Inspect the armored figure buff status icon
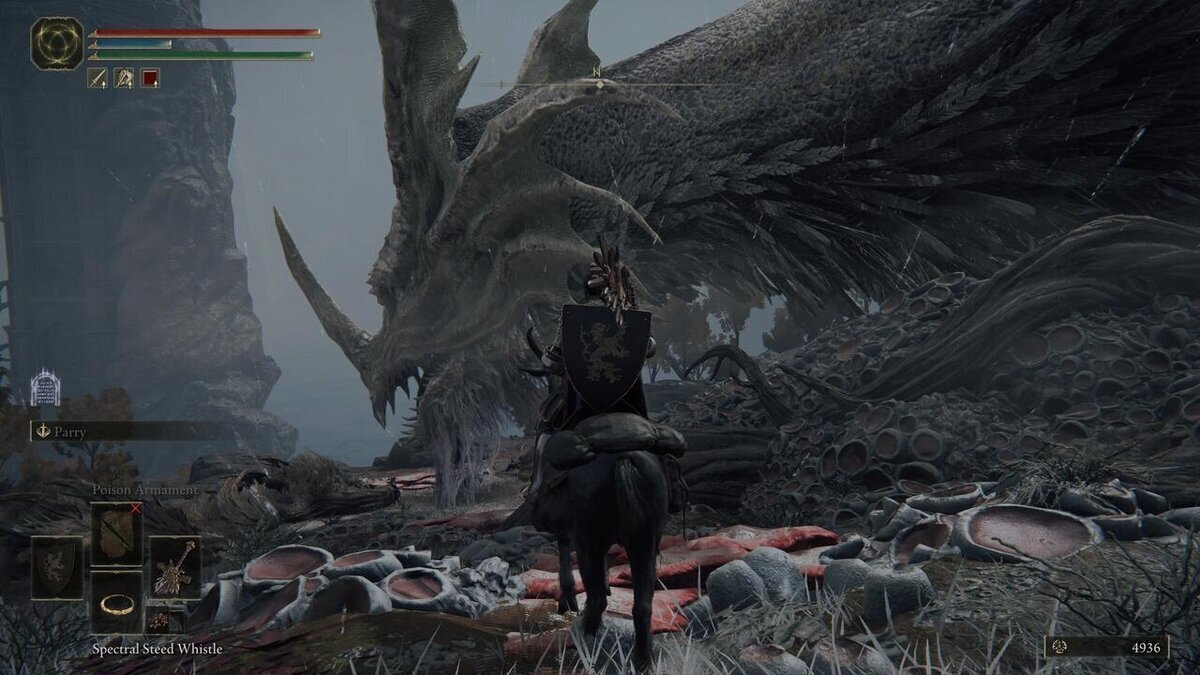1200x675 pixels. 124,78
